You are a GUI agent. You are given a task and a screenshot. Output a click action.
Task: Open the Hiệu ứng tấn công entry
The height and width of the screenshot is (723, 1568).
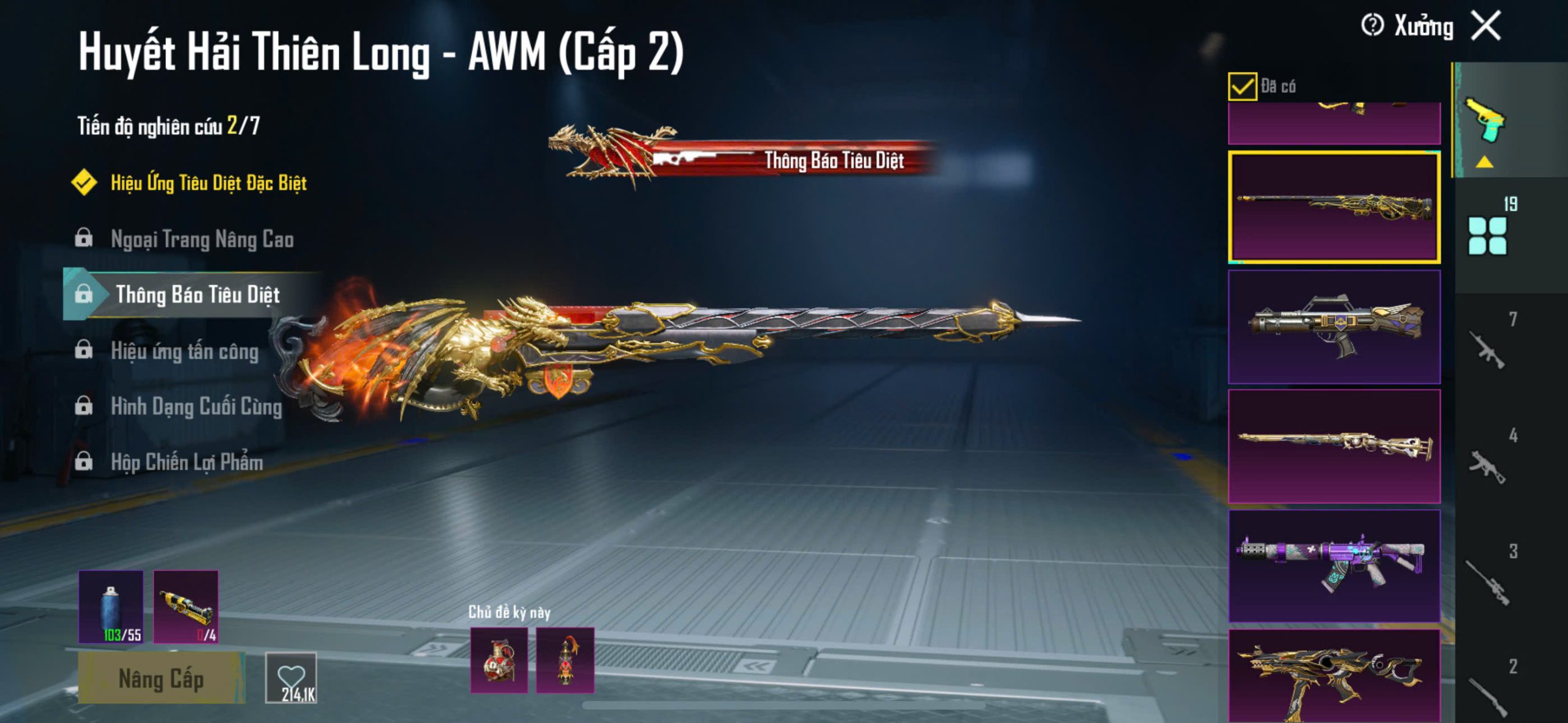pos(184,351)
